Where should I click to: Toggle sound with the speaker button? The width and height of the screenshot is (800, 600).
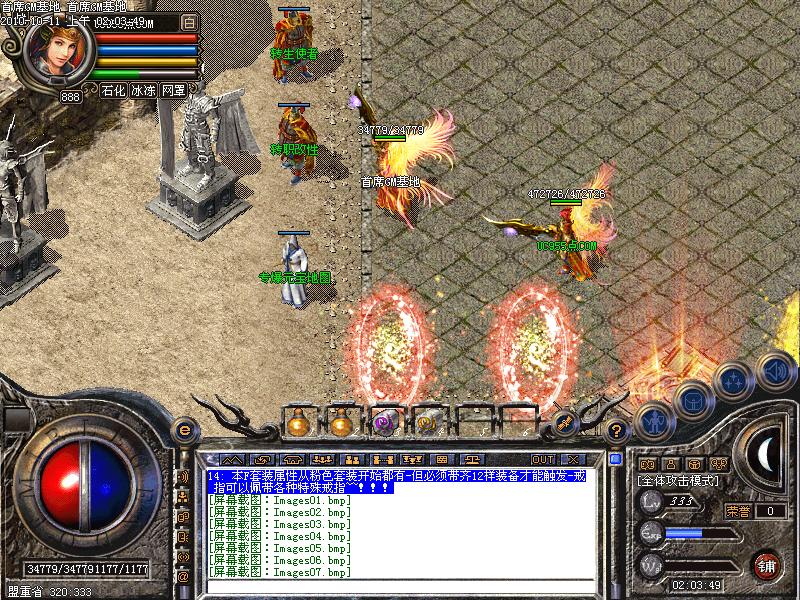pyautogui.click(x=773, y=369)
